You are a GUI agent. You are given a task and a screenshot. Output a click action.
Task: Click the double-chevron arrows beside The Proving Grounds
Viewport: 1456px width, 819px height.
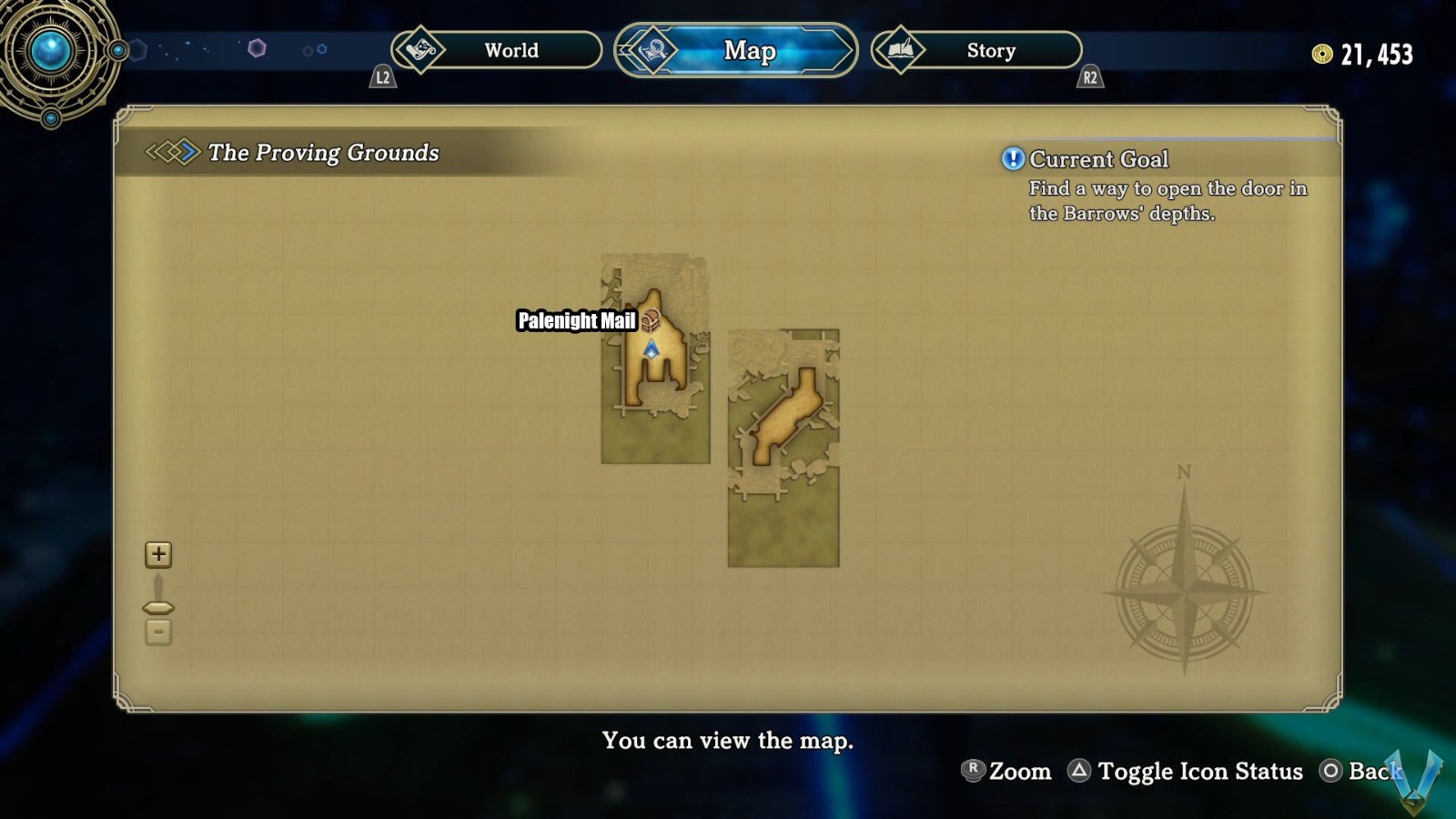(x=172, y=153)
